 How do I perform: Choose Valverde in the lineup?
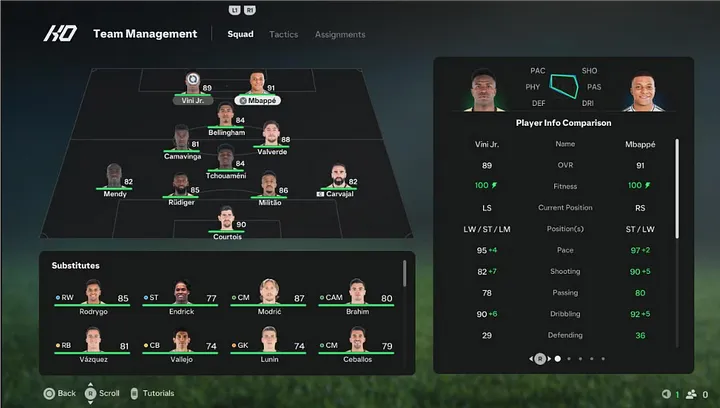point(269,139)
